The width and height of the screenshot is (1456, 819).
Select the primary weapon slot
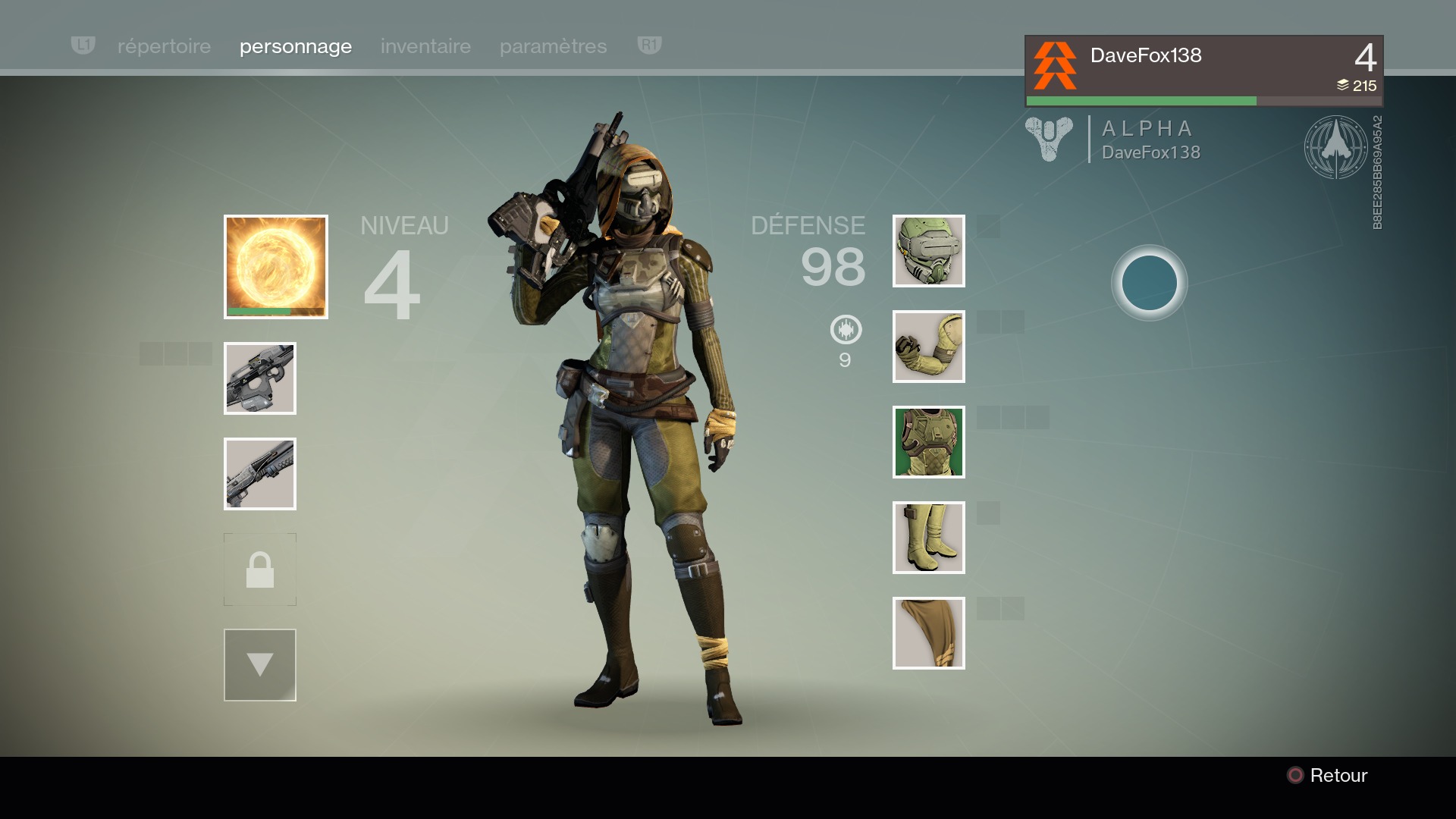(260, 378)
